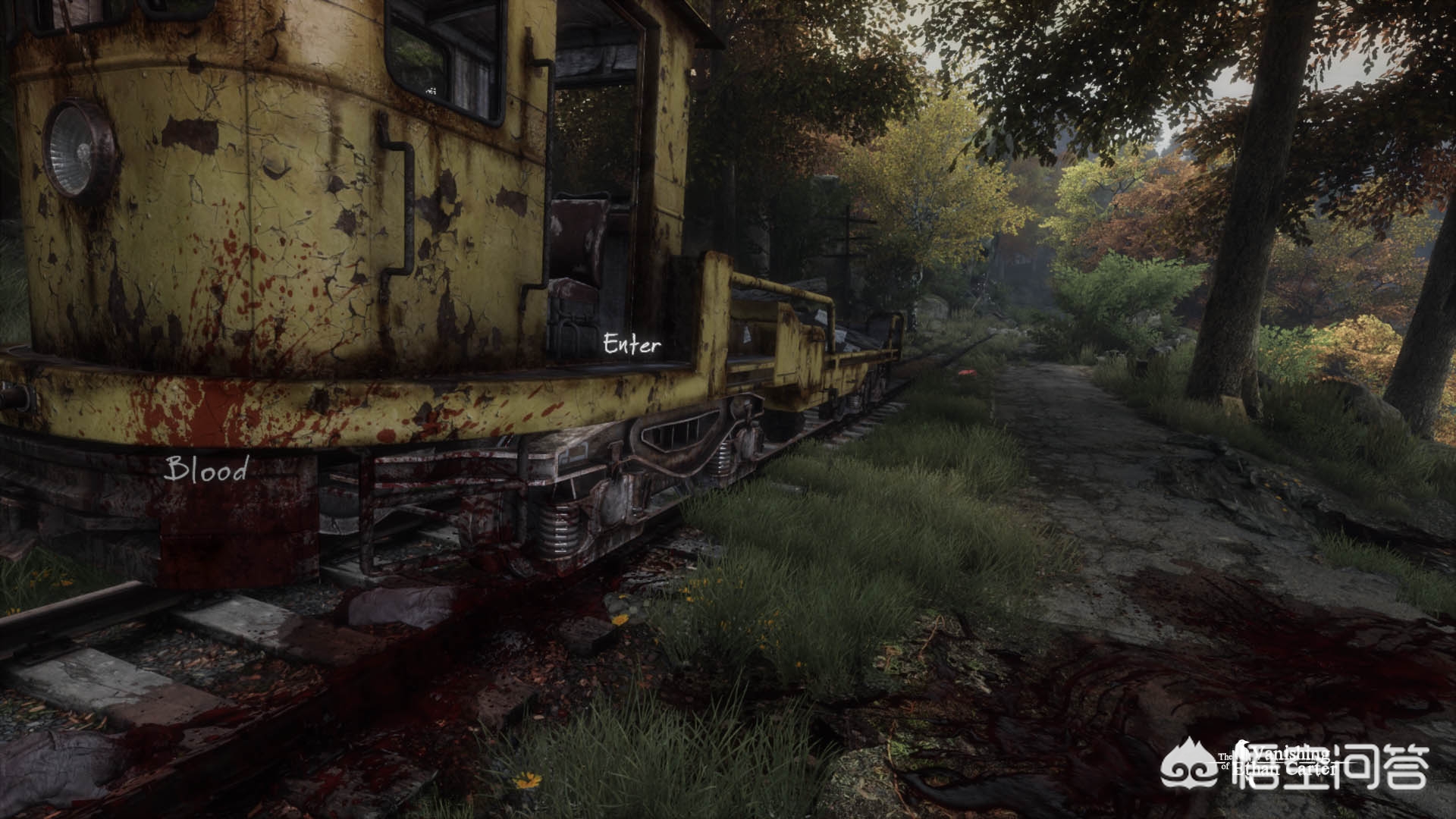Select the Enter prompt on the railcar
The width and height of the screenshot is (1456, 819).
point(632,345)
